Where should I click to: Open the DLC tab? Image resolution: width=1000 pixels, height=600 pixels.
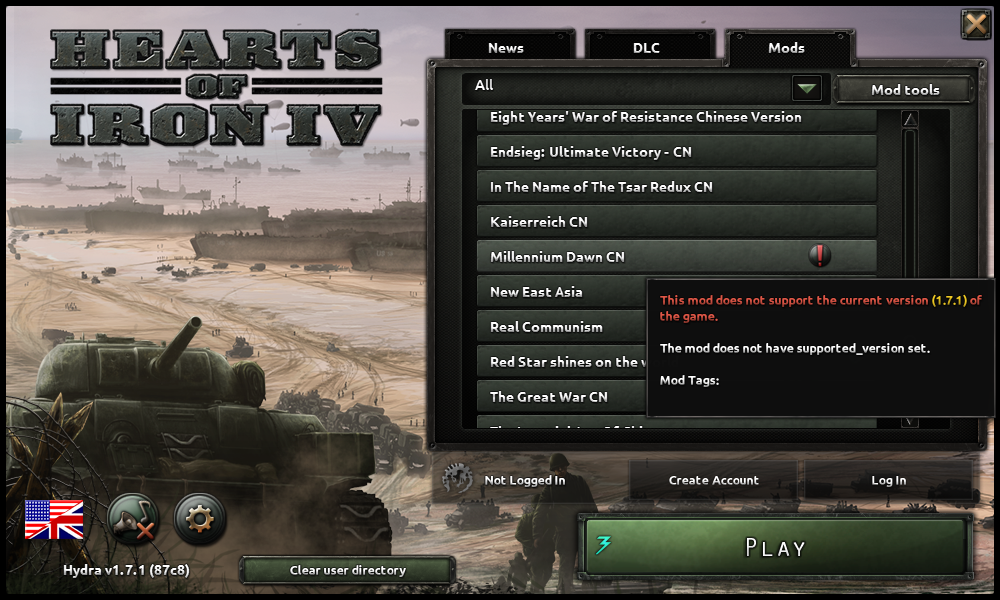[647, 47]
